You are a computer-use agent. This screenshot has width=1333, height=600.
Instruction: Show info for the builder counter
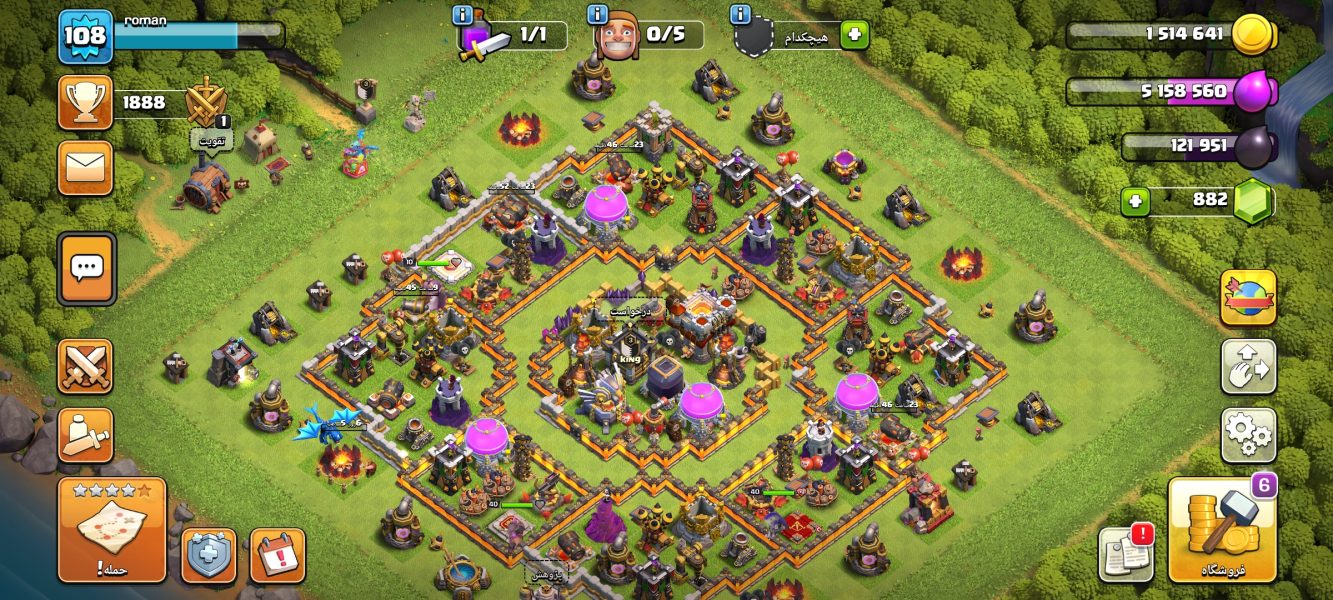pyautogui.click(x=598, y=15)
